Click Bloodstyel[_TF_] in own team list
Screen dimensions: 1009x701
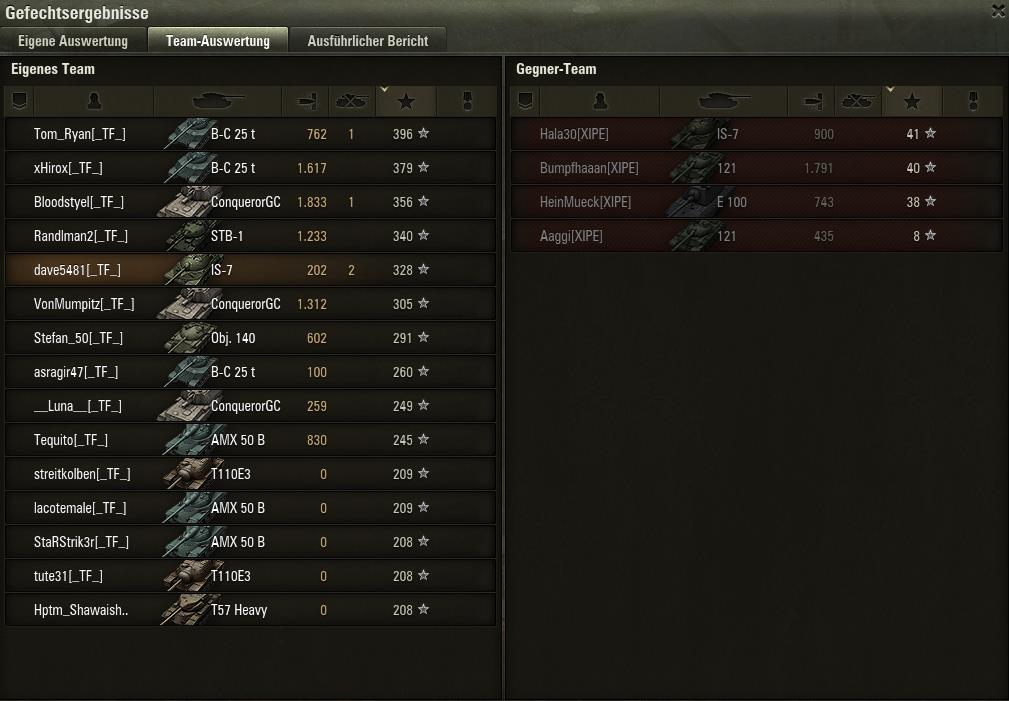pos(250,202)
